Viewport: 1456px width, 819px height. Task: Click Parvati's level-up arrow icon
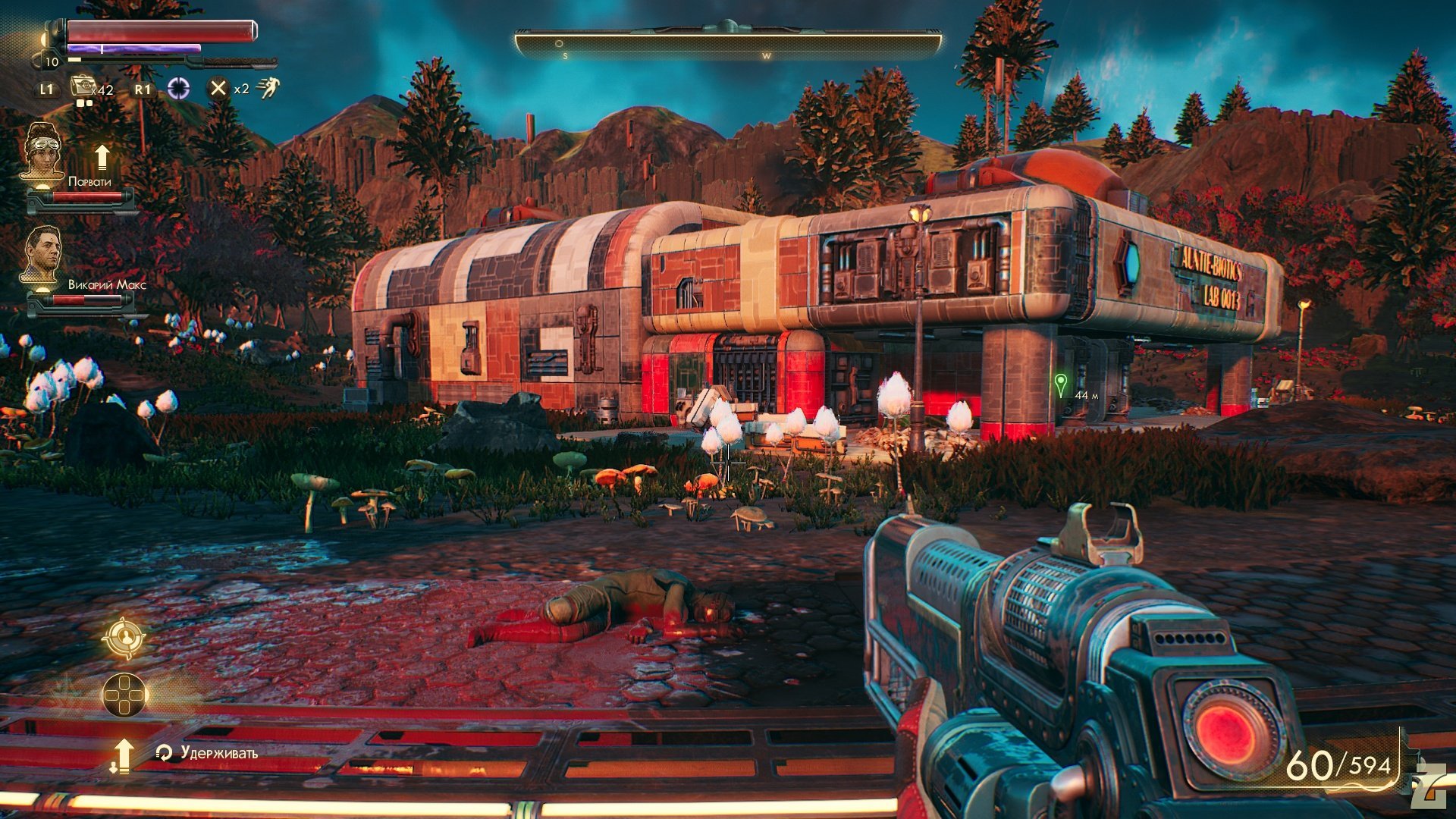click(102, 158)
